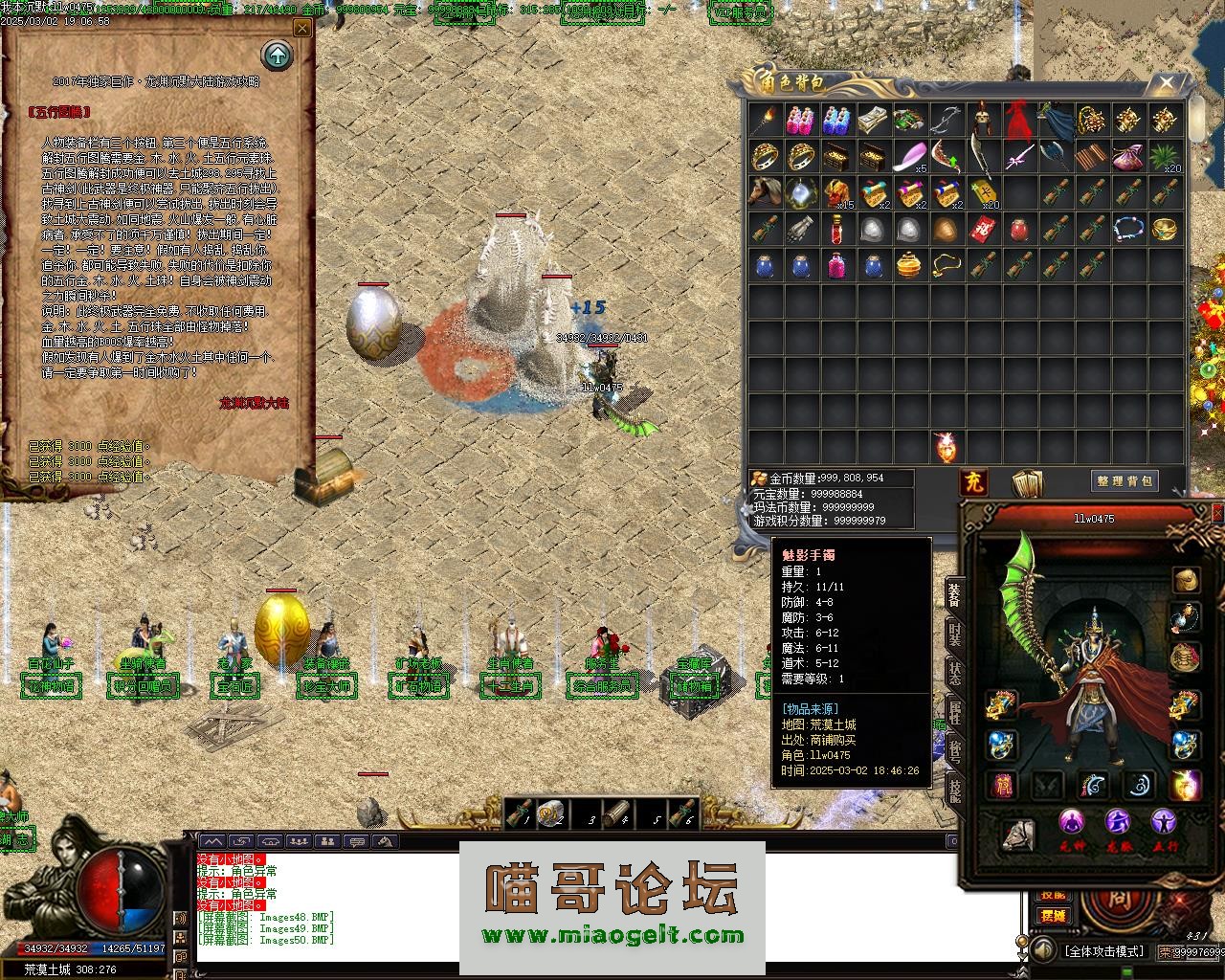Switch to the 状态 status tab
This screenshot has height=980, width=1225.
coord(954,671)
